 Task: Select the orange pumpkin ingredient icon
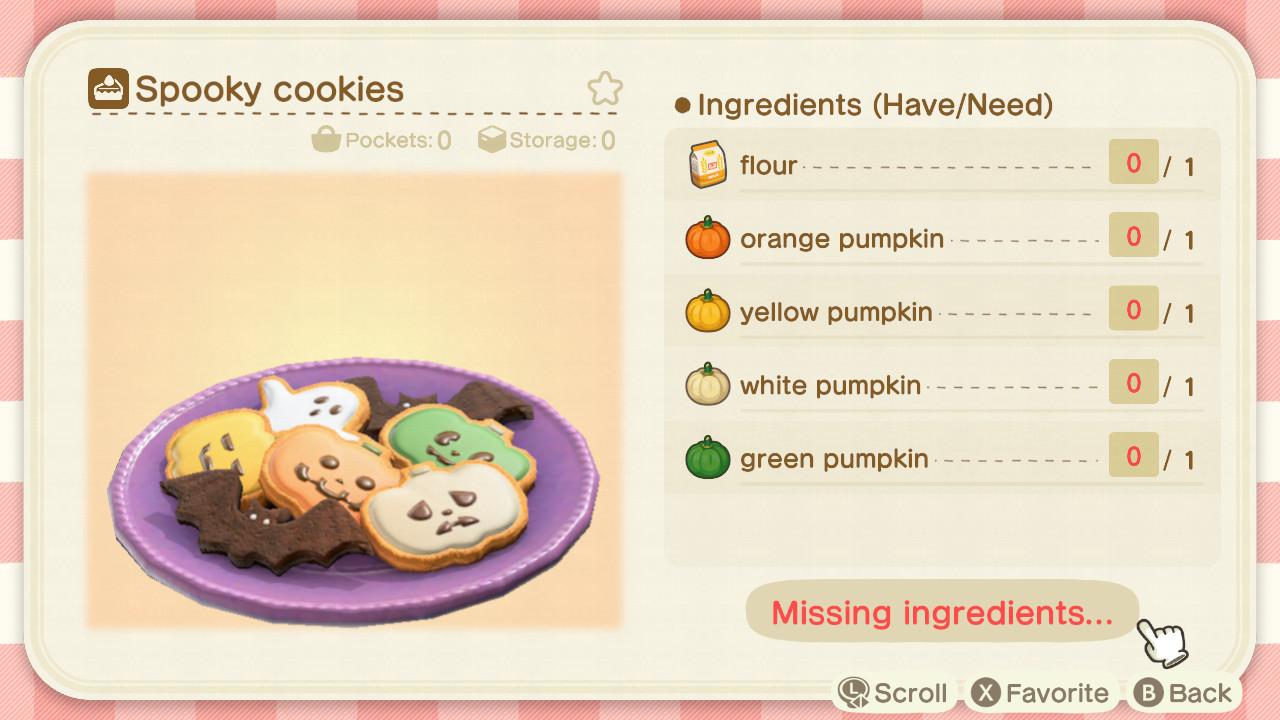707,238
